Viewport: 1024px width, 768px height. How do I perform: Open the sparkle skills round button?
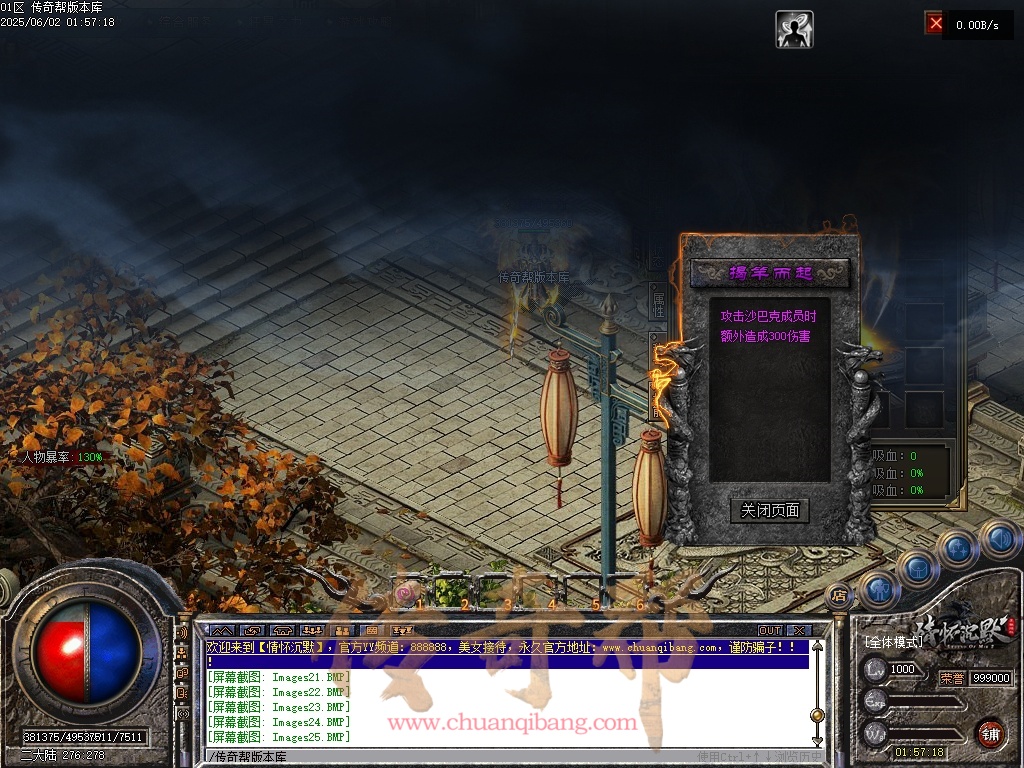[957, 548]
